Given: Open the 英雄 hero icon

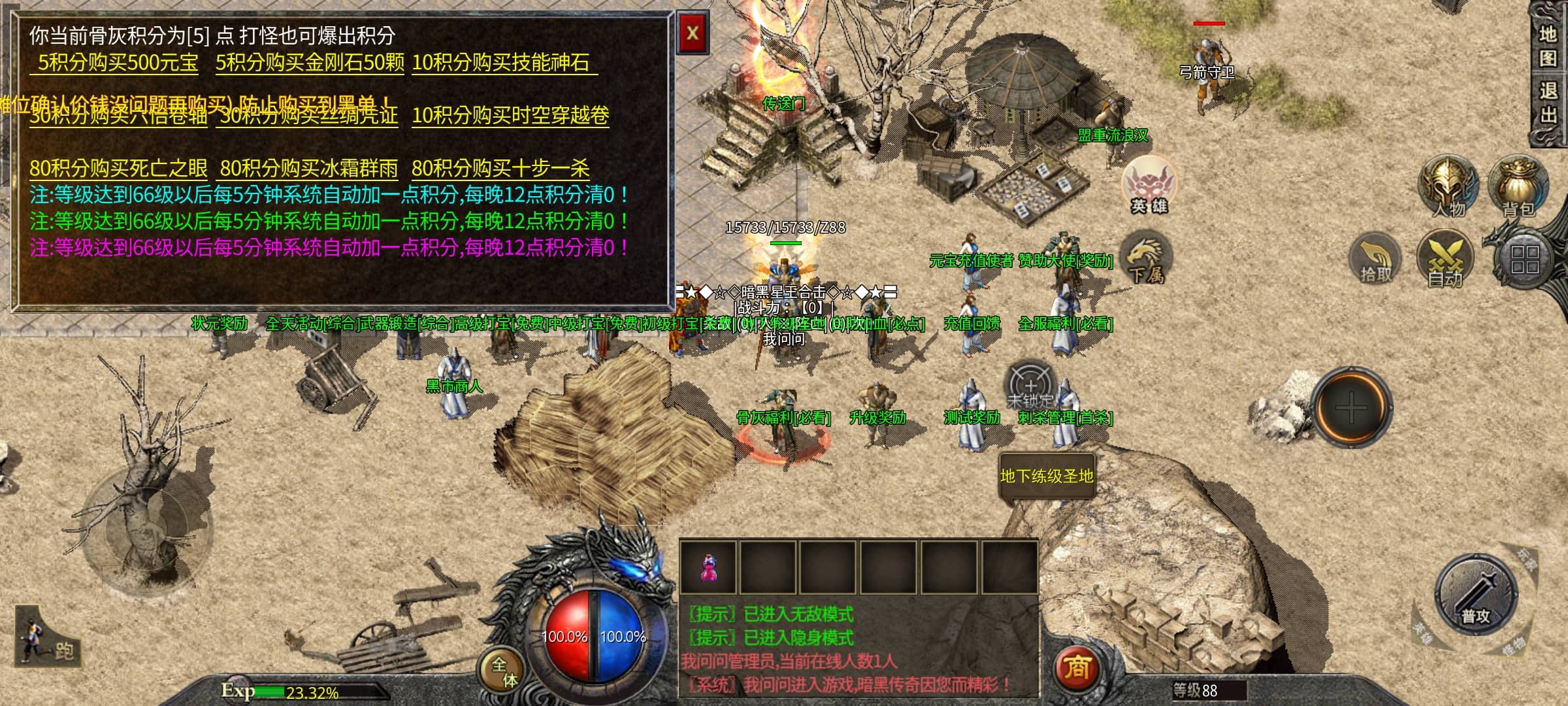Looking at the screenshot, I should click(1149, 186).
